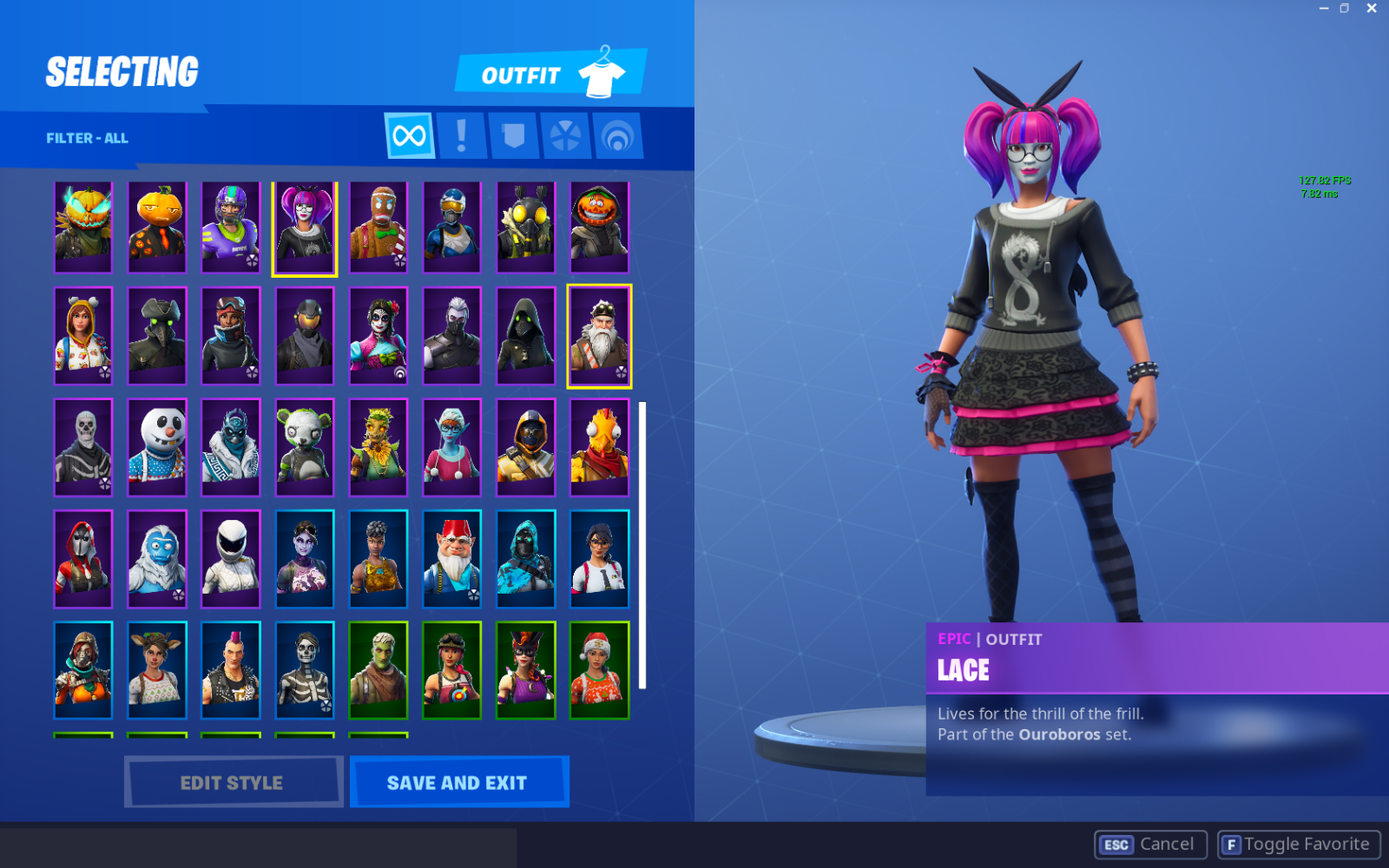Click the pinwheel filter icon
This screenshot has height=868, width=1389.
pyautogui.click(x=565, y=135)
